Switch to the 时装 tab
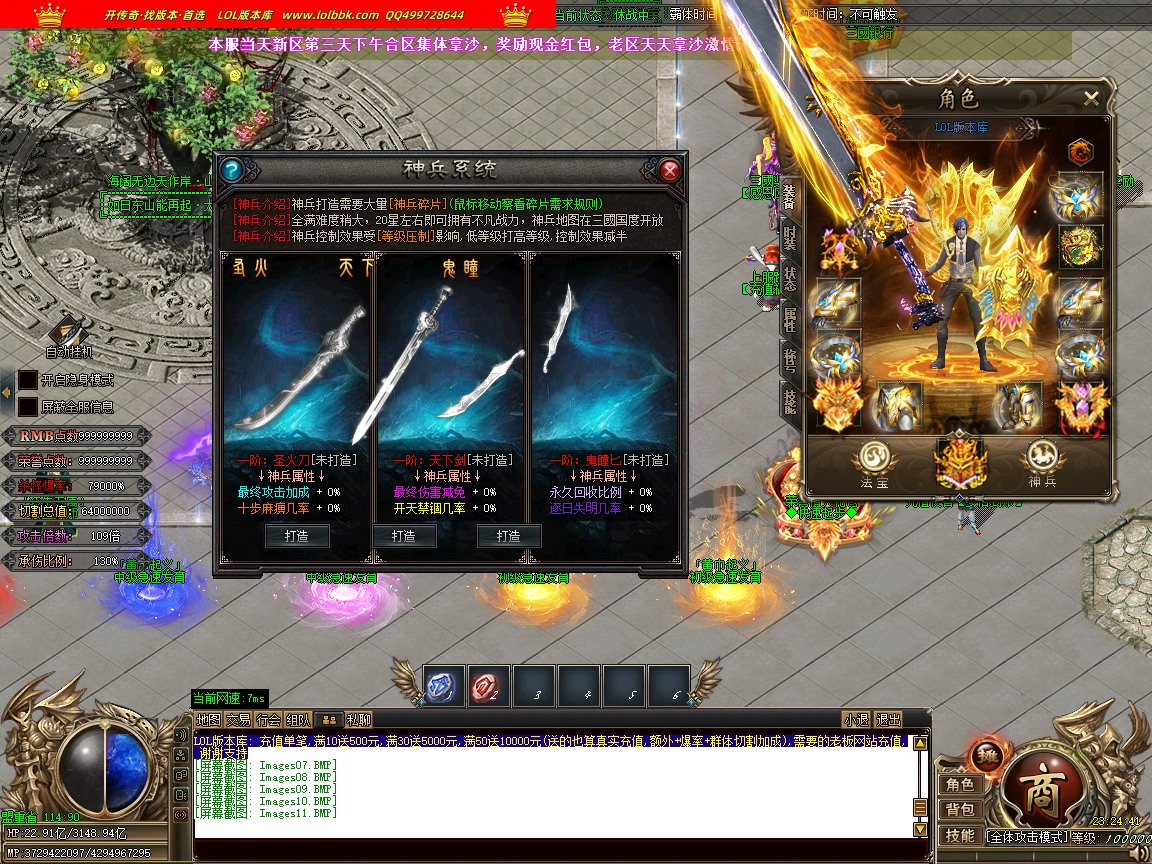Image resolution: width=1152 pixels, height=864 pixels. (790, 237)
